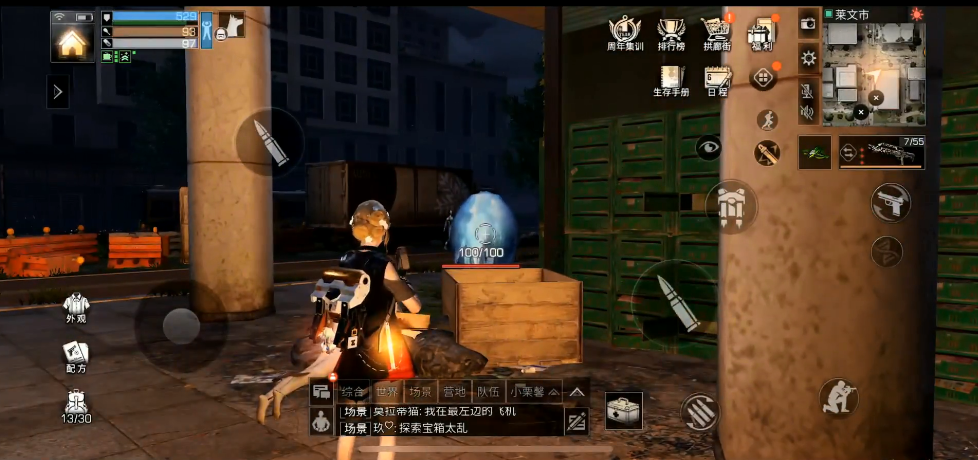Open the 福利 gift rewards
The height and width of the screenshot is (460, 978).
click(762, 32)
